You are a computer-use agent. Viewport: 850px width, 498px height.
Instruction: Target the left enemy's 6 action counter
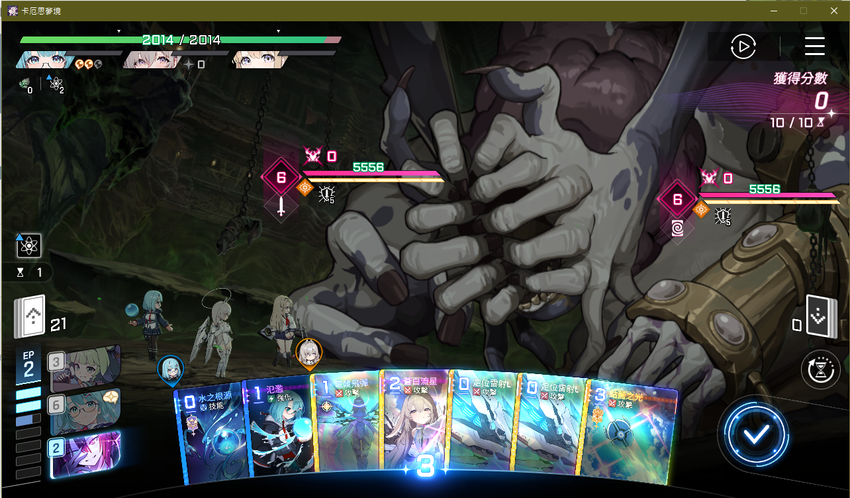[281, 179]
